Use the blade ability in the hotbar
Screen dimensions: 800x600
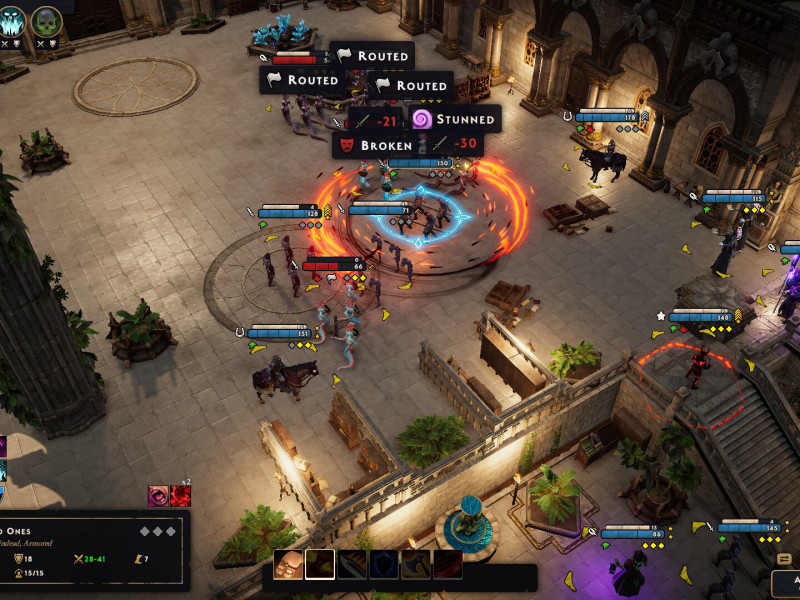(x=351, y=565)
